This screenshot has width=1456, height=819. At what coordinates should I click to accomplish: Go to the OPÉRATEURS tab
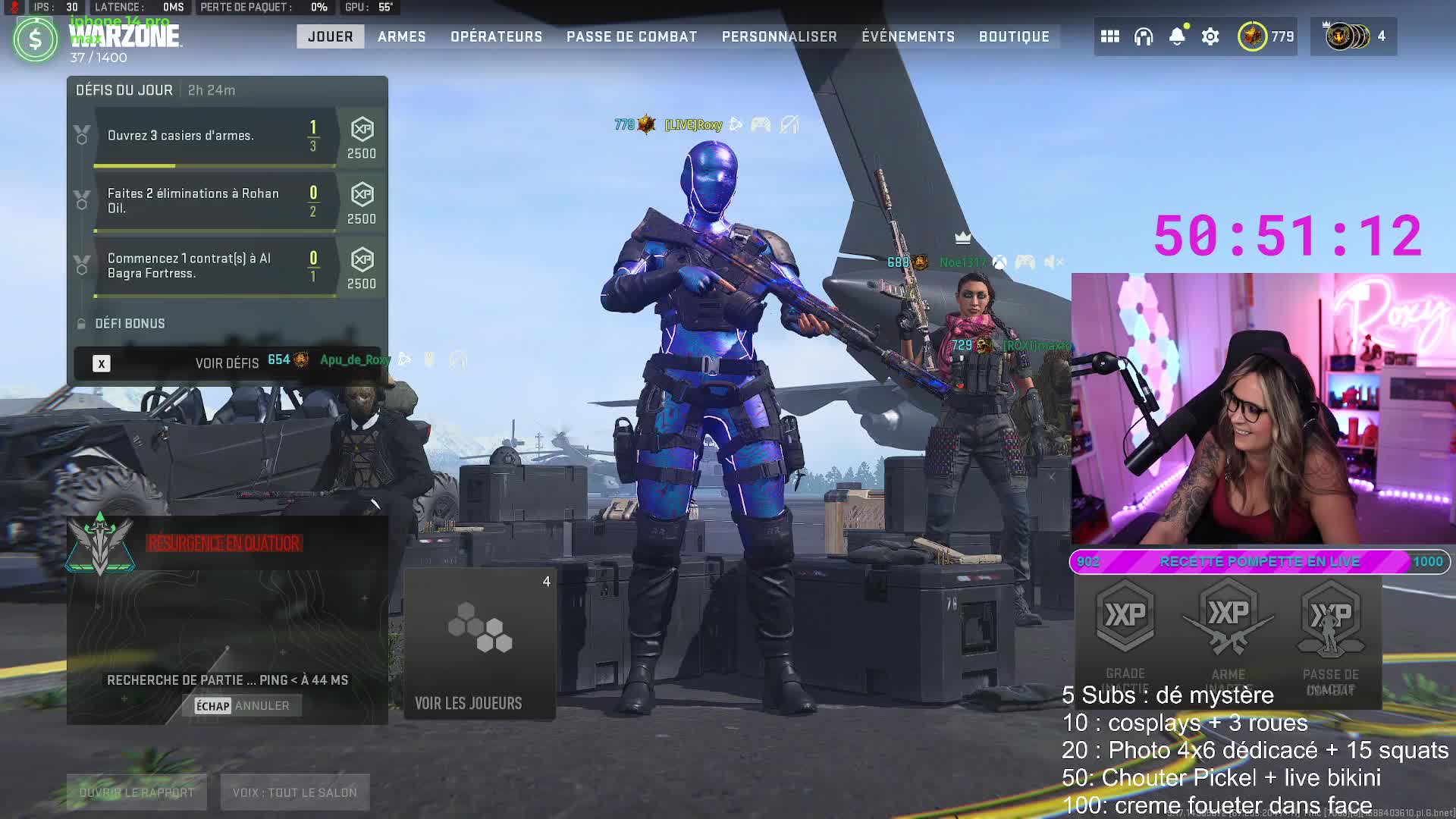tap(496, 36)
